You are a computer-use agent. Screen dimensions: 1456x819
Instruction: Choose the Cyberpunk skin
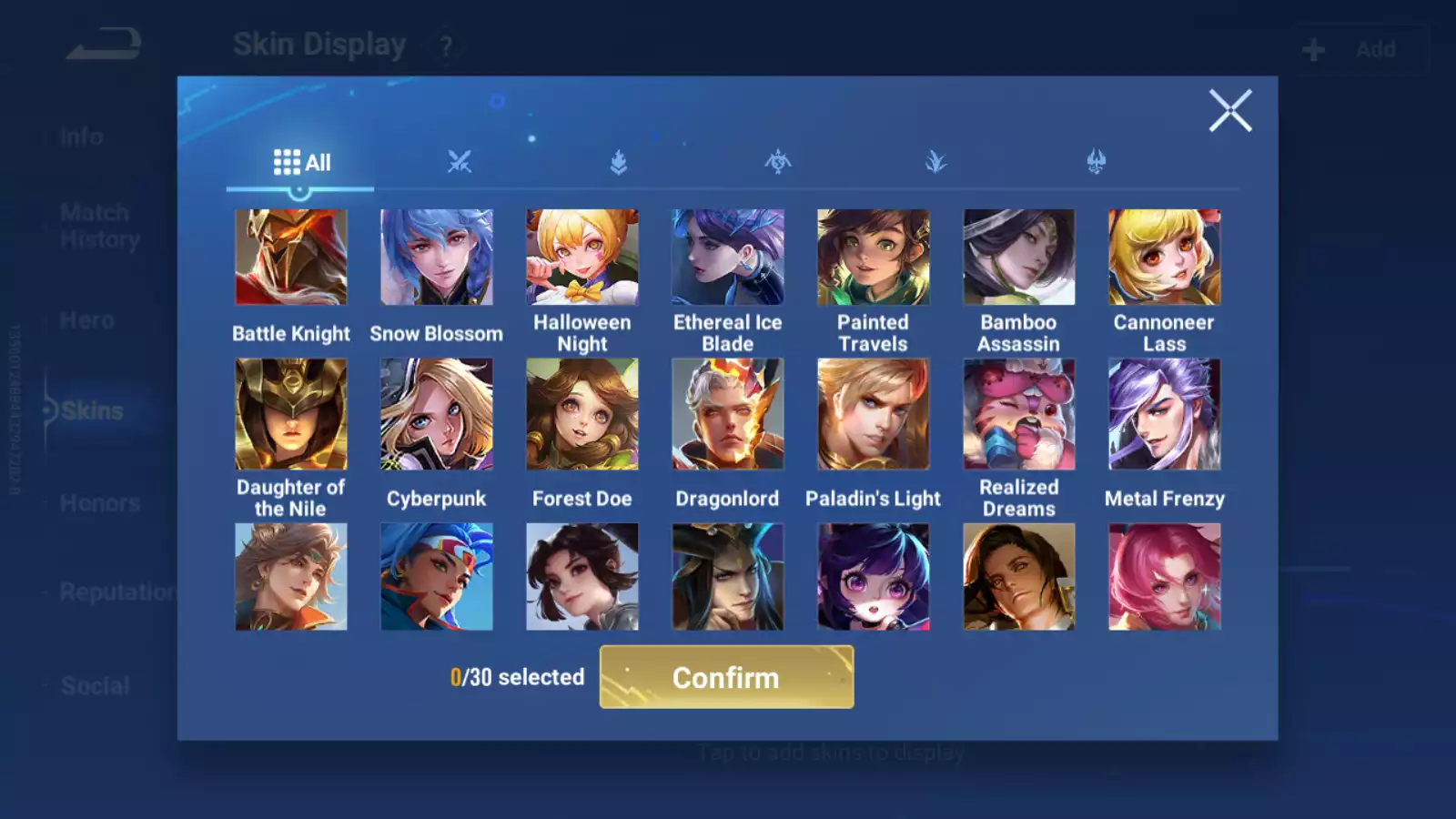437,414
